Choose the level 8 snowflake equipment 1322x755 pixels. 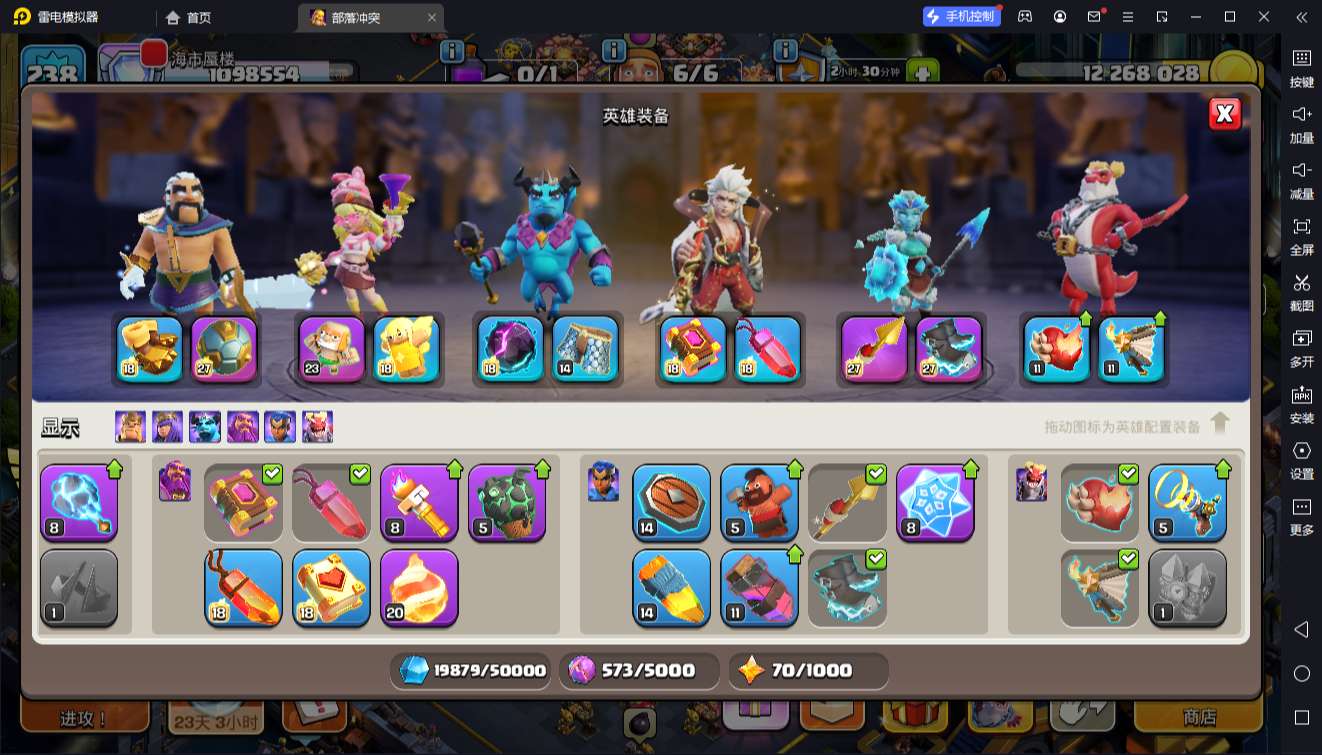tap(935, 502)
